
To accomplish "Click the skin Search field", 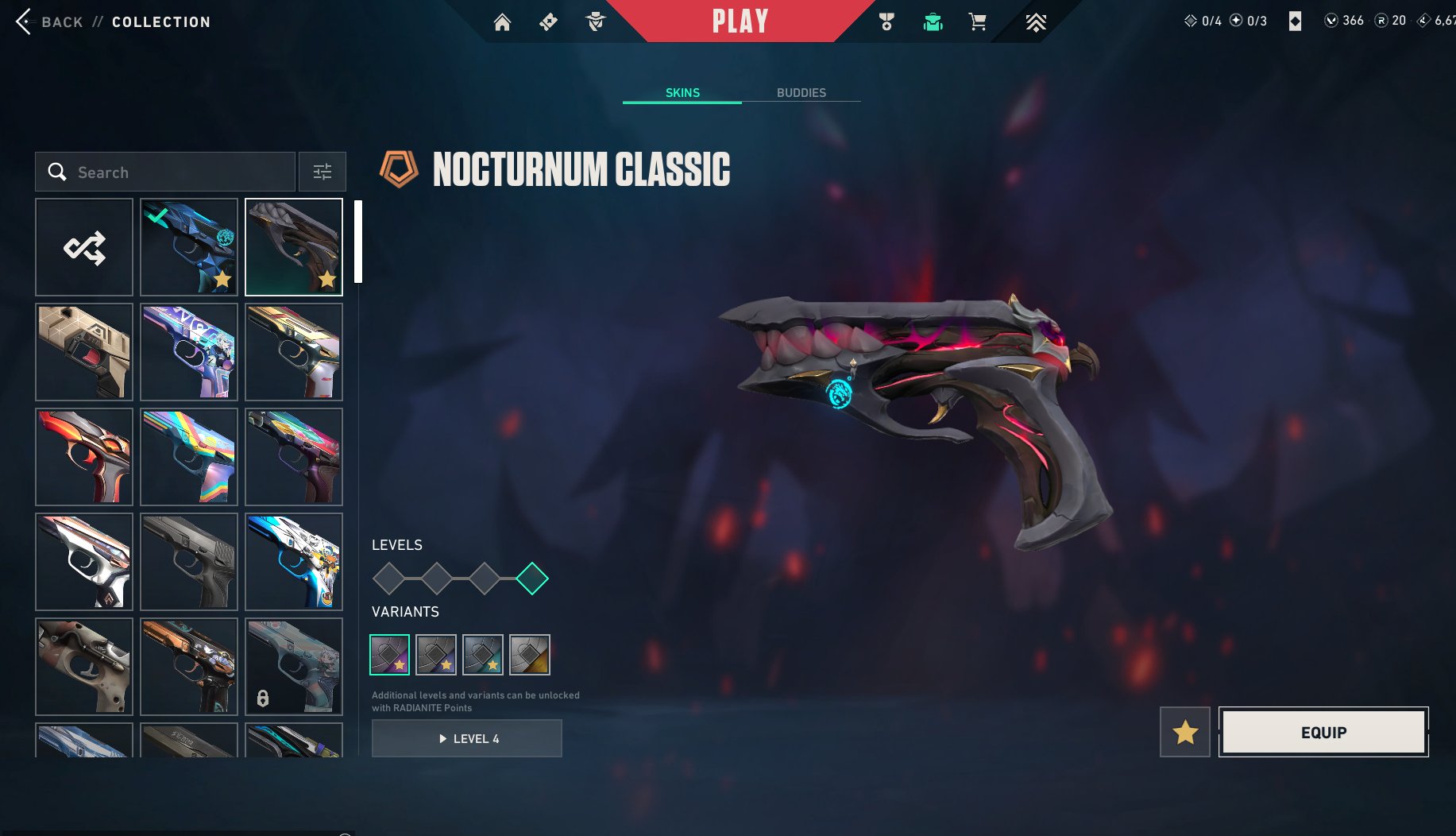I will click(165, 172).
